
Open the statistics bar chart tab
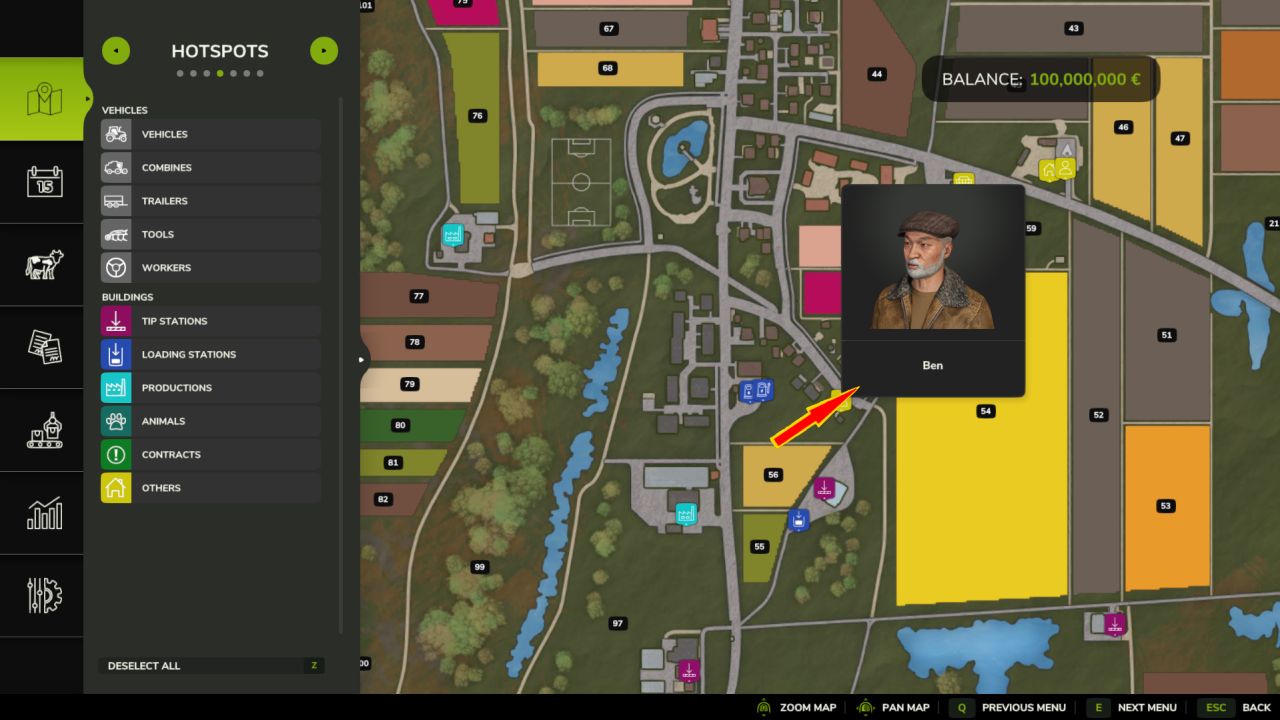pos(44,514)
